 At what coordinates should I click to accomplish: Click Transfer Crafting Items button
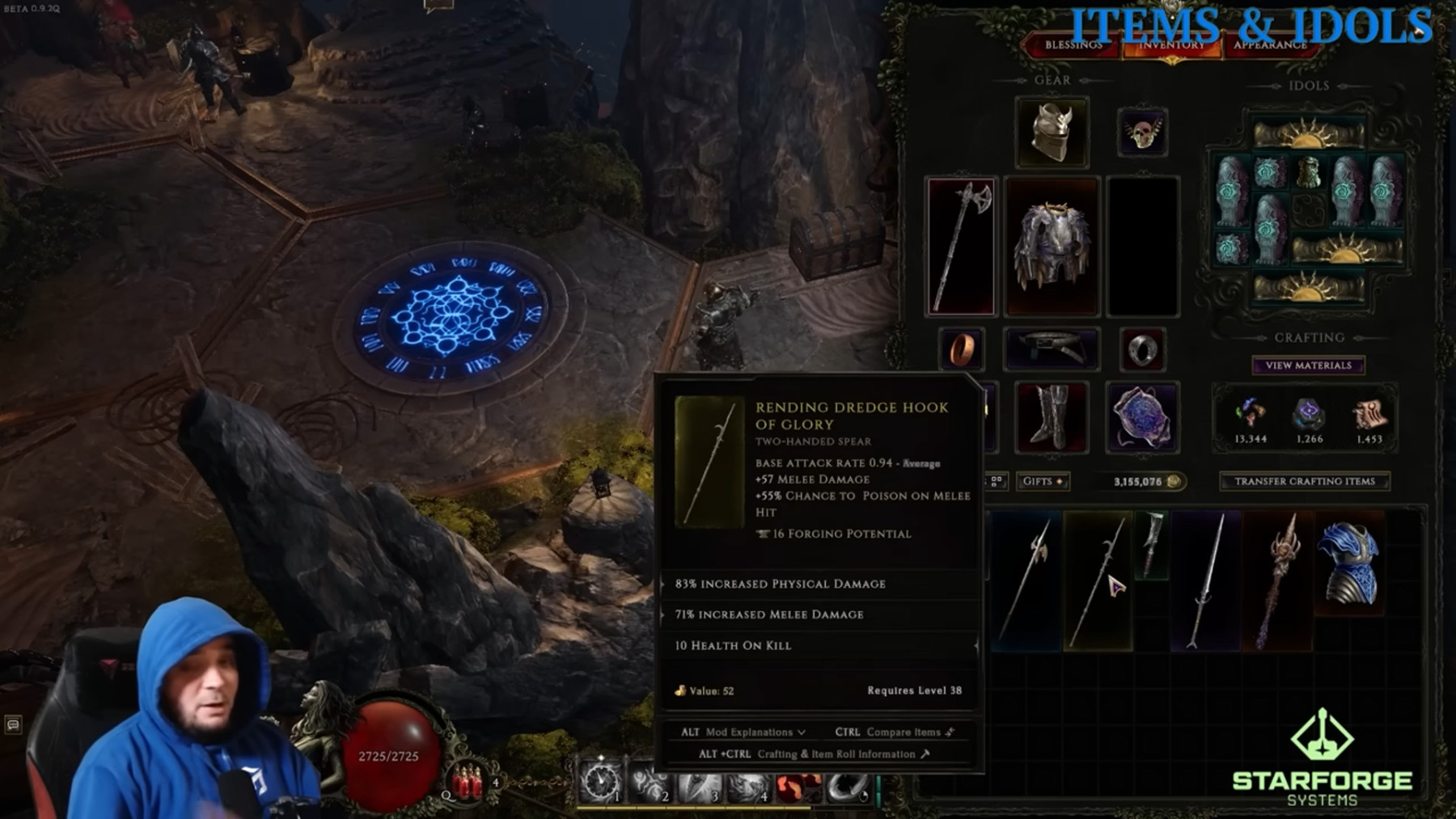pyautogui.click(x=1304, y=481)
